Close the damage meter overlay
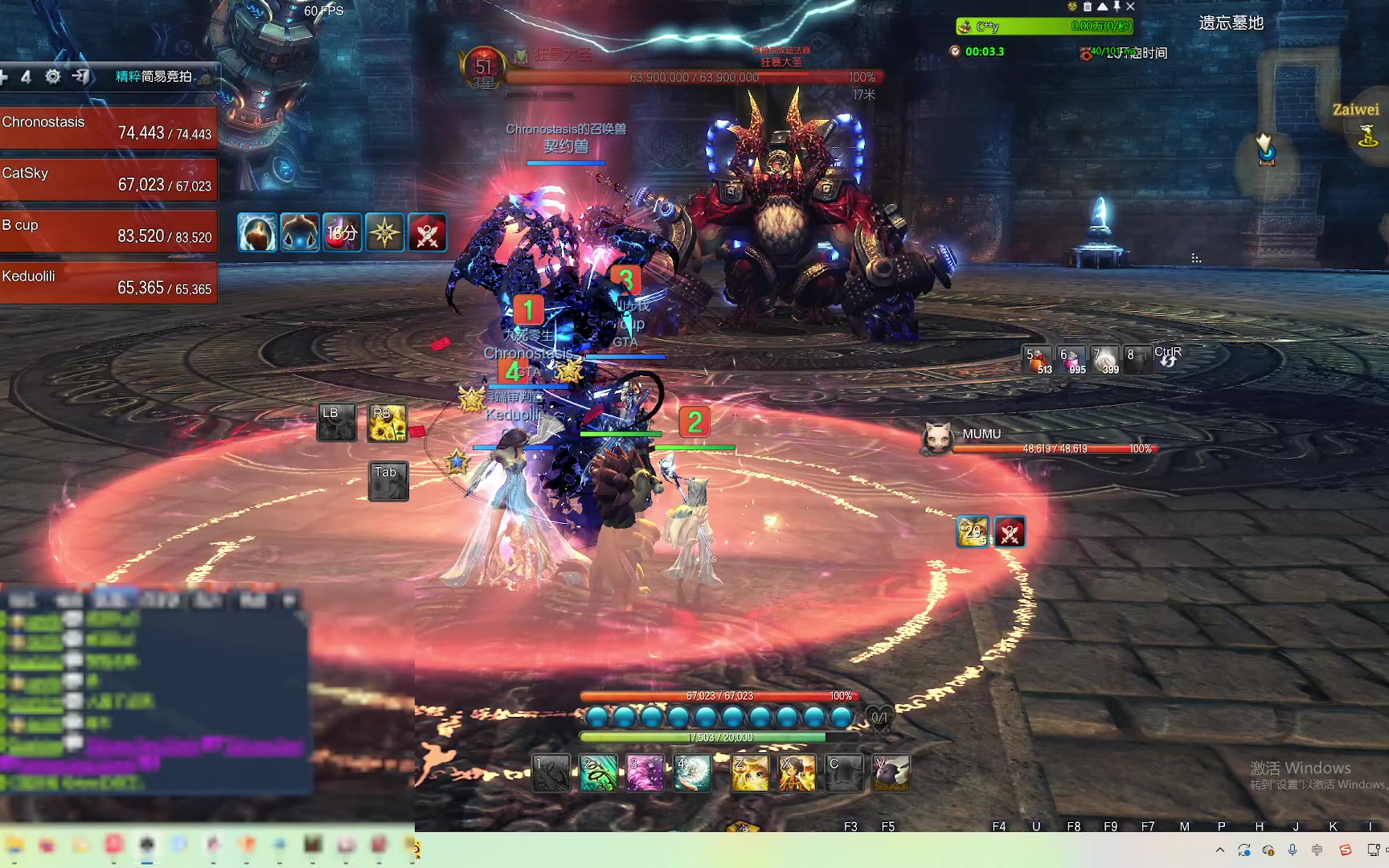This screenshot has height=868, width=1389. pos(1131,6)
